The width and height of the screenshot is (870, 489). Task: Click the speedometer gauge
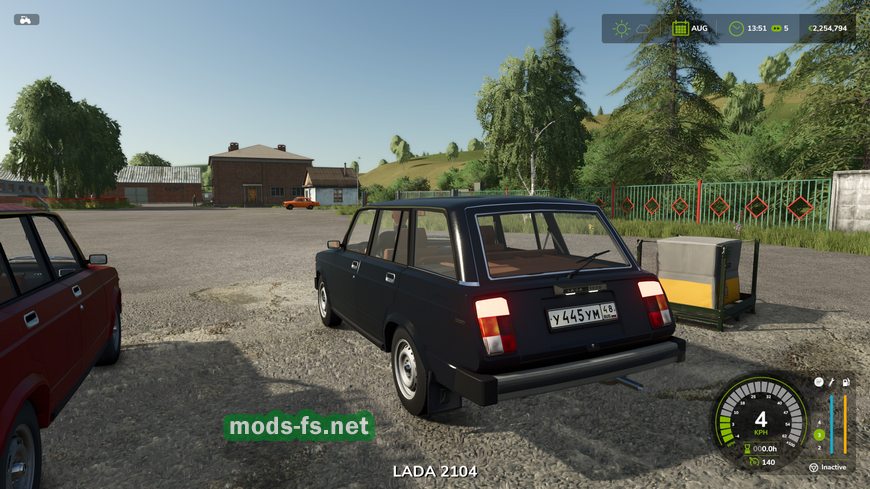tap(760, 413)
